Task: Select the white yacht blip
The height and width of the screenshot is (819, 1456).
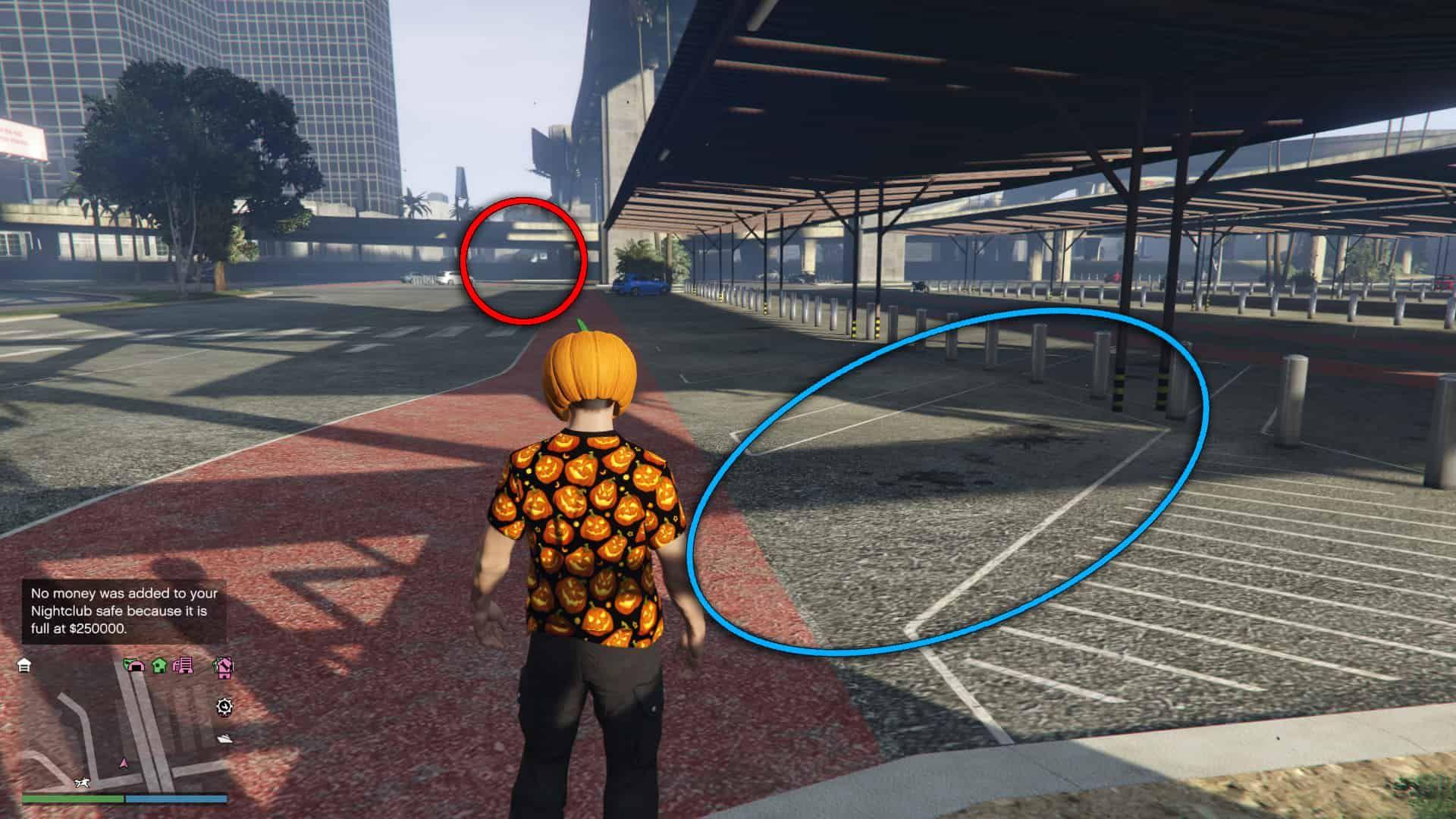Action: pyautogui.click(x=225, y=739)
